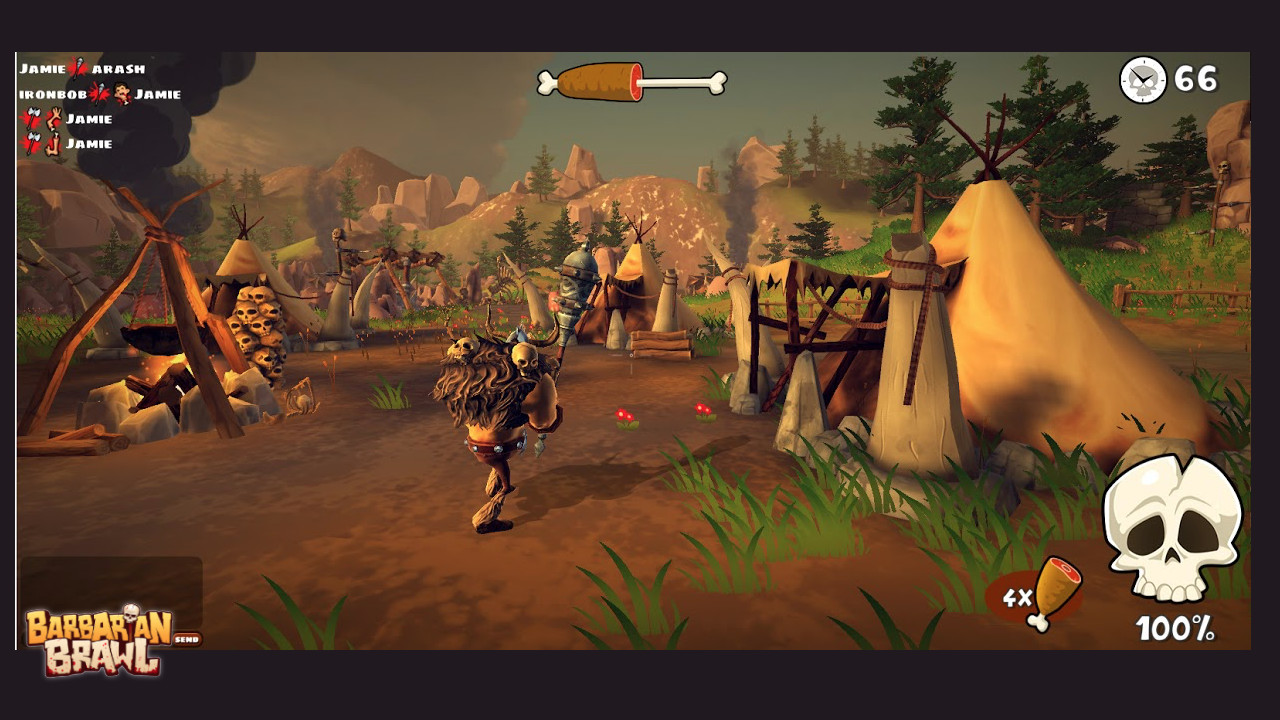
Task: Click the throwing club kill icon beside arash
Action: tap(76, 69)
